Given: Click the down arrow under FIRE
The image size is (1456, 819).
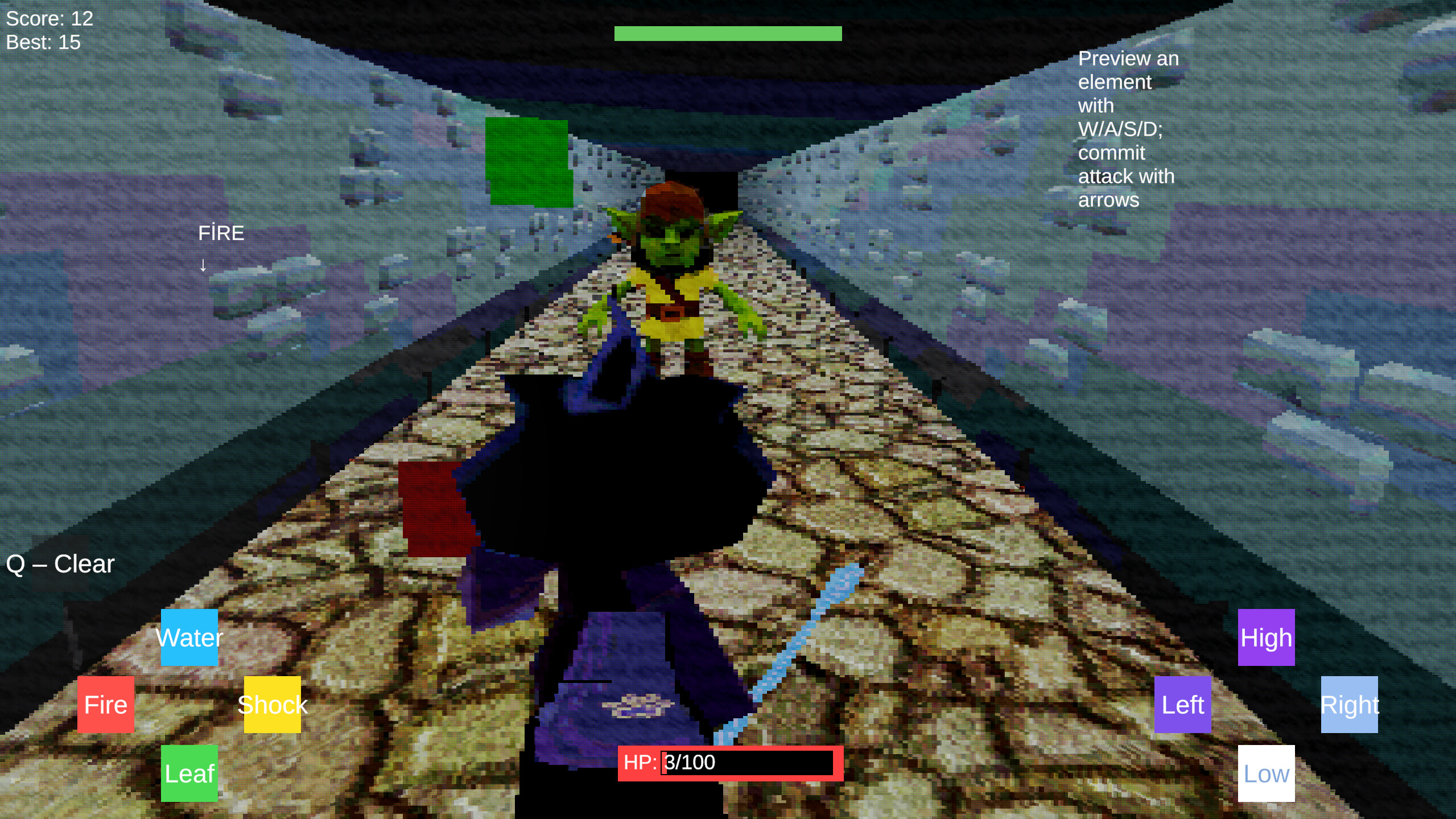Looking at the screenshot, I should click(x=203, y=265).
